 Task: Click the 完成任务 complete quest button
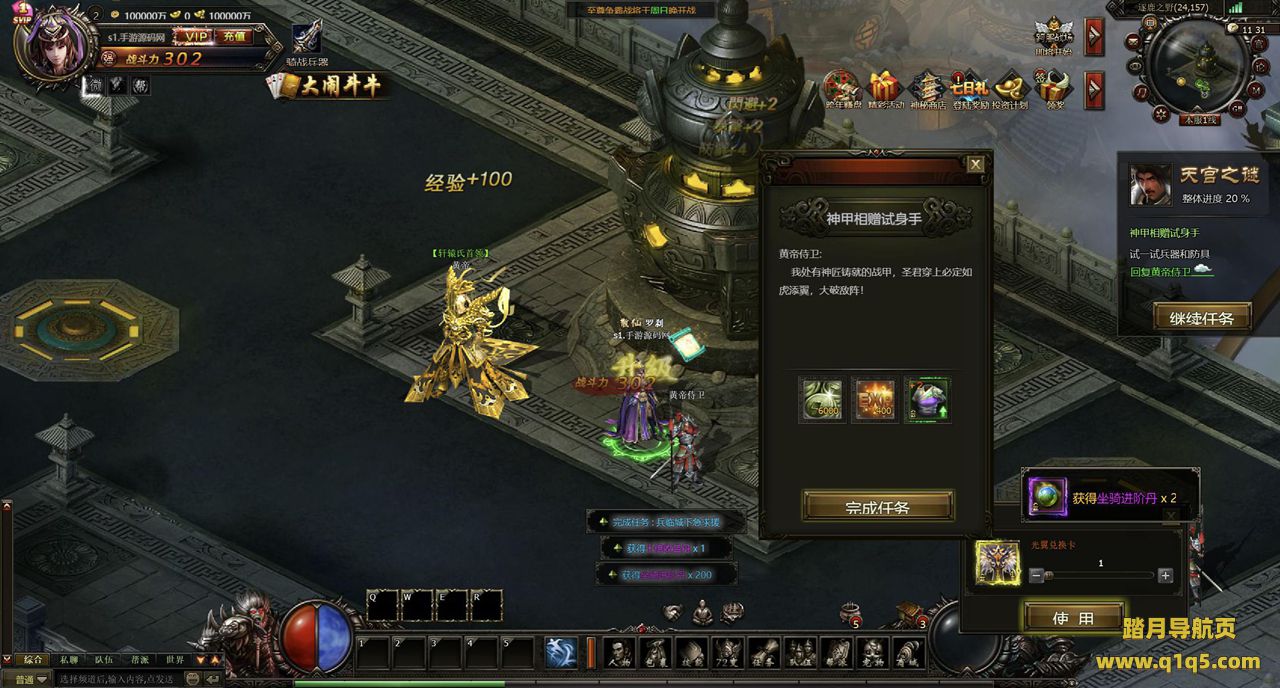[x=878, y=506]
